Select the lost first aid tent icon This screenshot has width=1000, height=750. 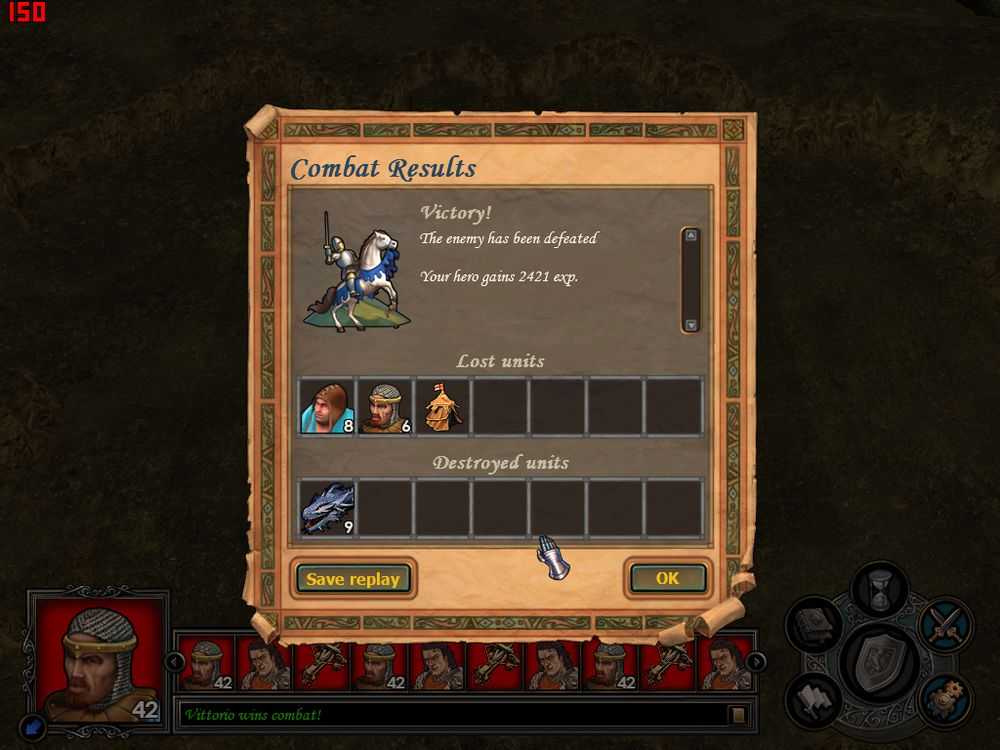click(x=442, y=407)
